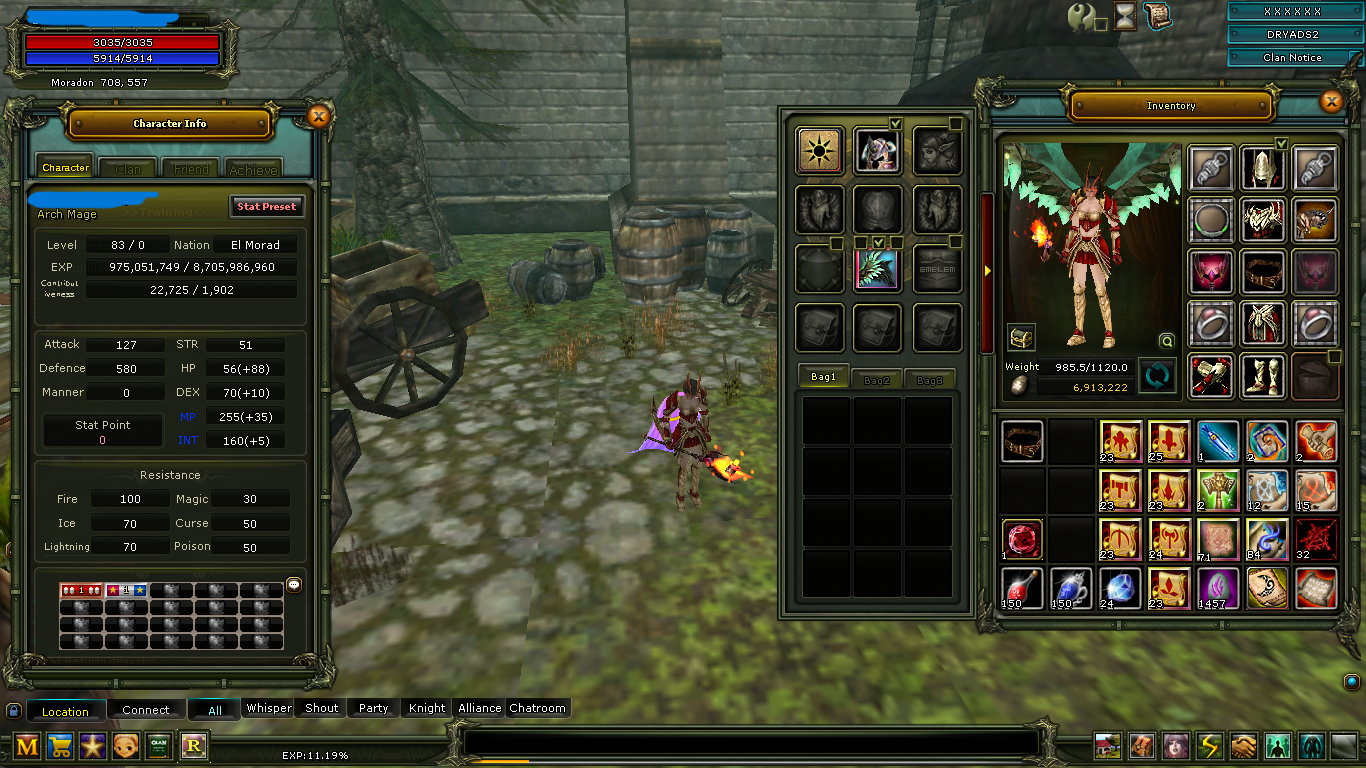1366x768 pixels.
Task: Select the red health potion stack
Action: pos(1022,588)
